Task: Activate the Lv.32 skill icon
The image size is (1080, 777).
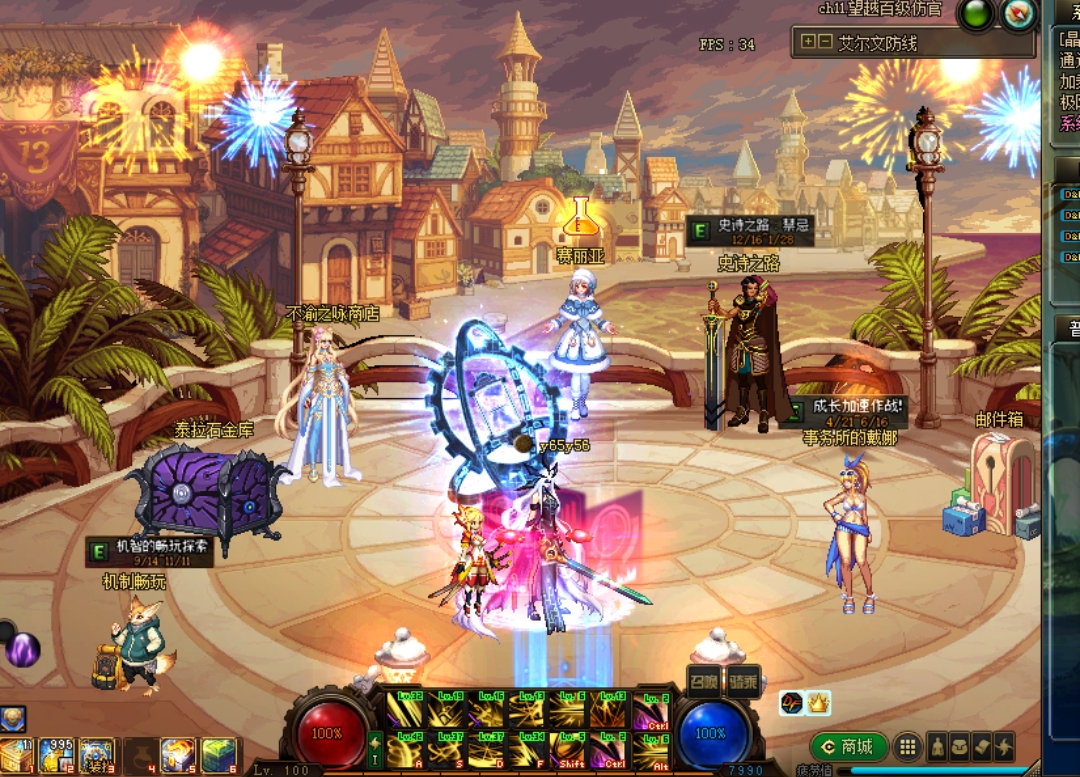Action: point(405,711)
